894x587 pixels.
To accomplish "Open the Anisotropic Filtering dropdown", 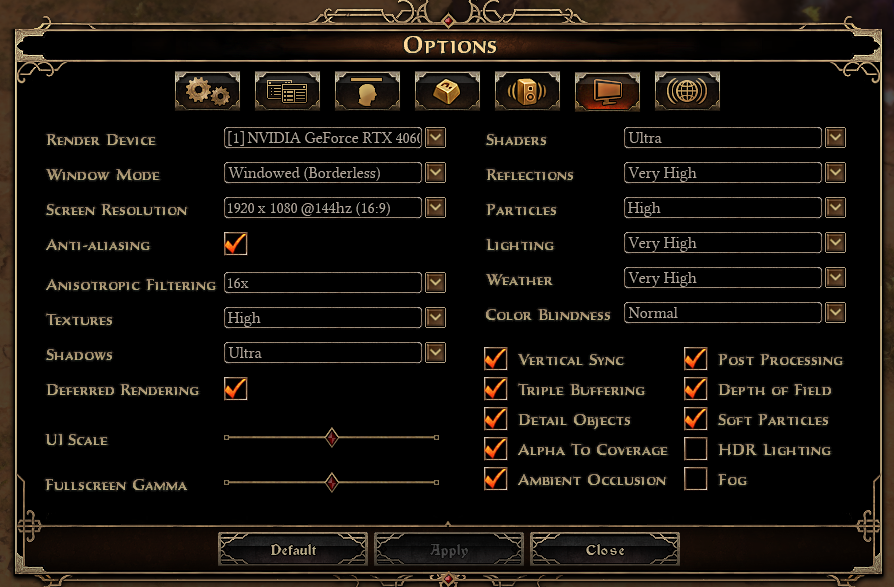I will coord(435,283).
